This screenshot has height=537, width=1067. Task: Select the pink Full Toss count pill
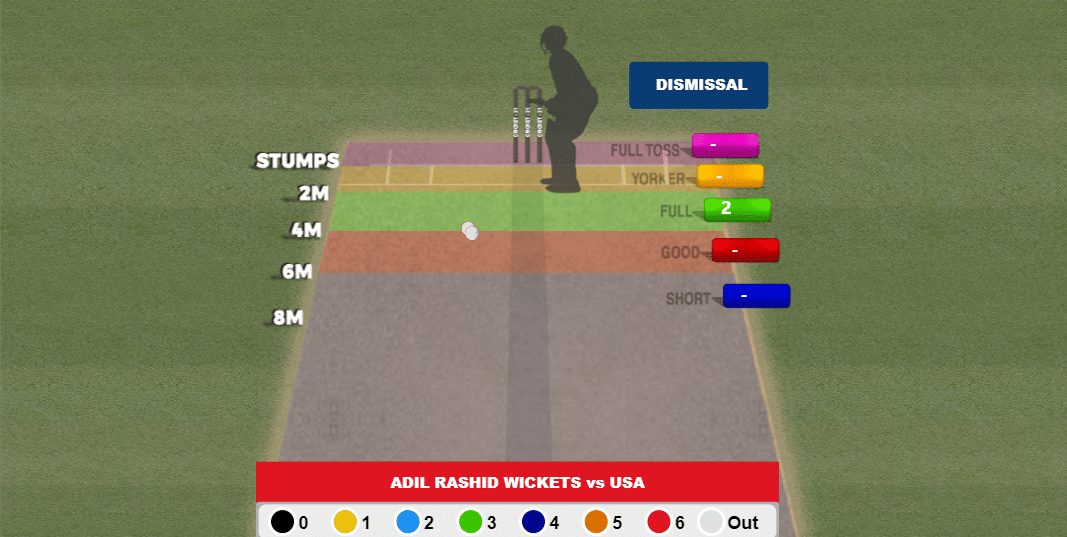(725, 145)
